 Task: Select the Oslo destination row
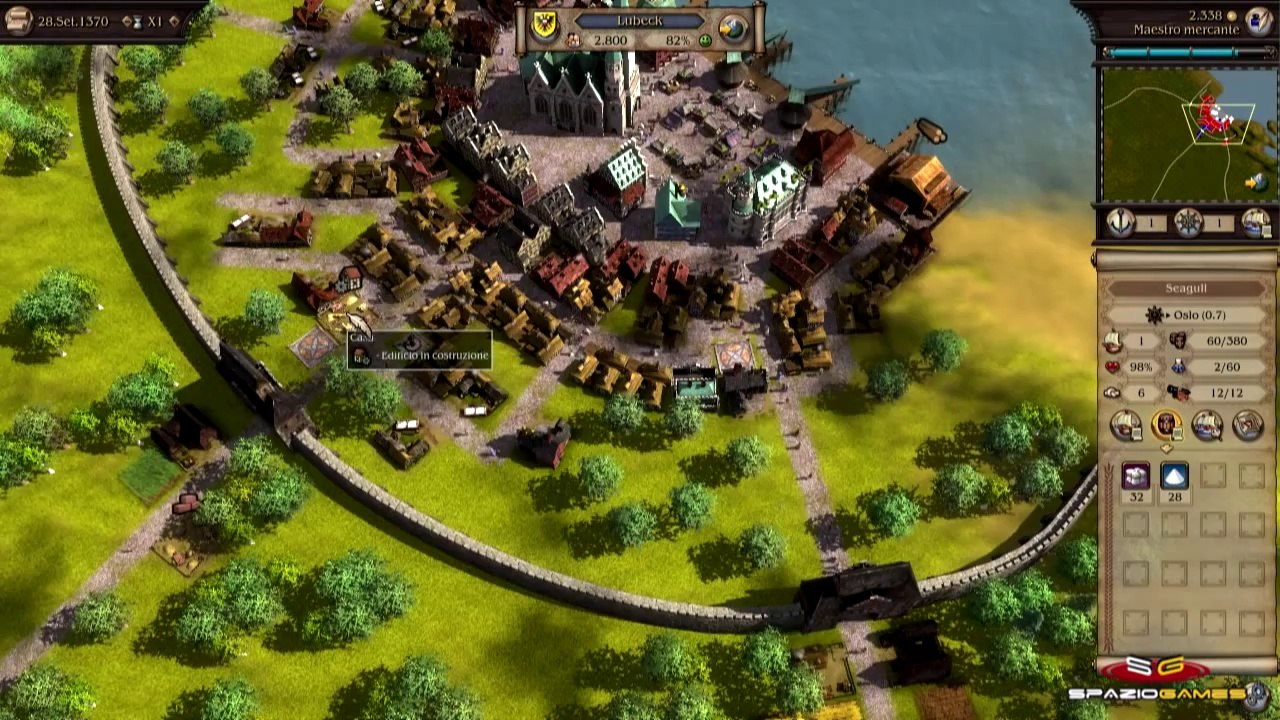1186,315
